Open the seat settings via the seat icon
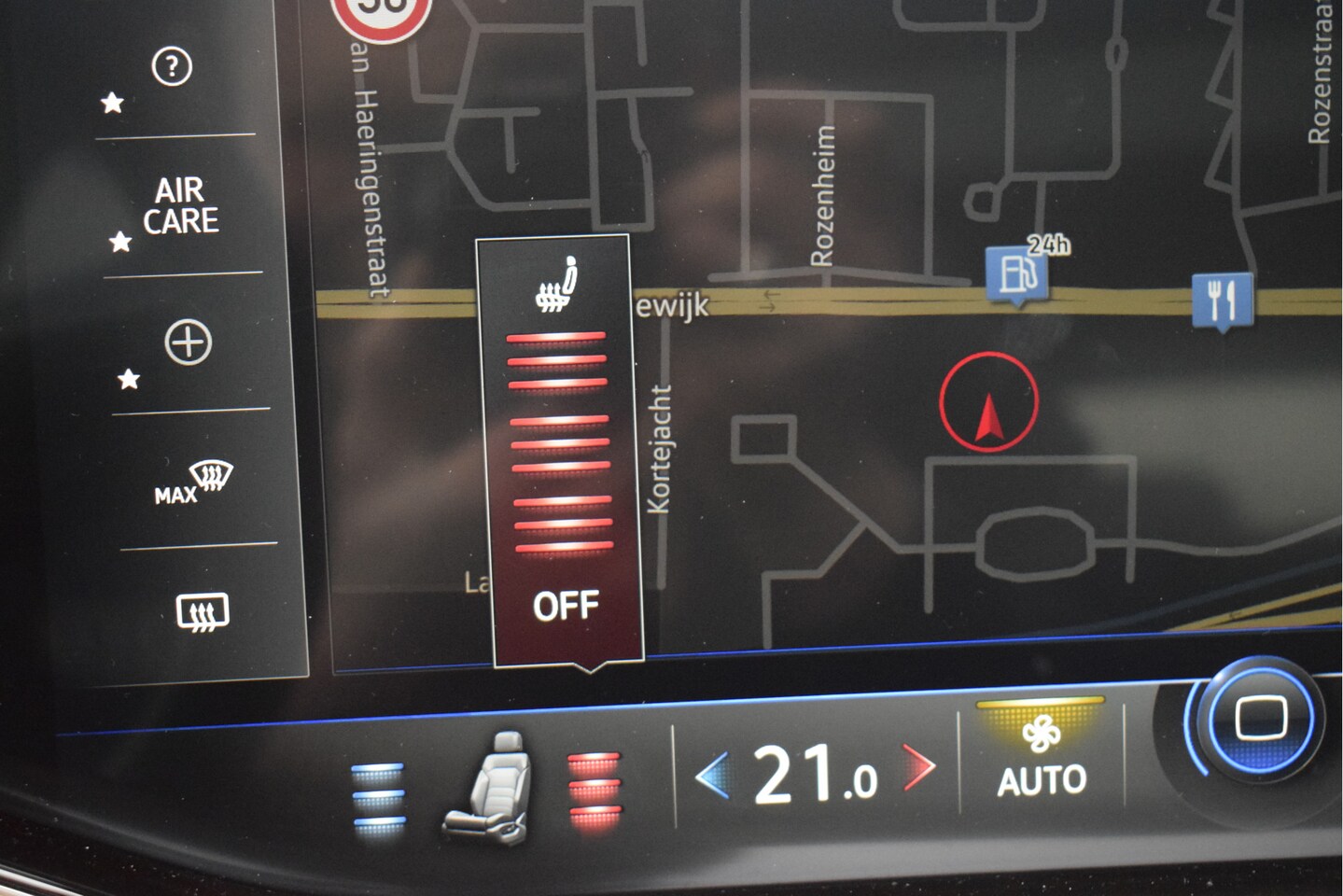This screenshot has width=1343, height=896. [488, 789]
